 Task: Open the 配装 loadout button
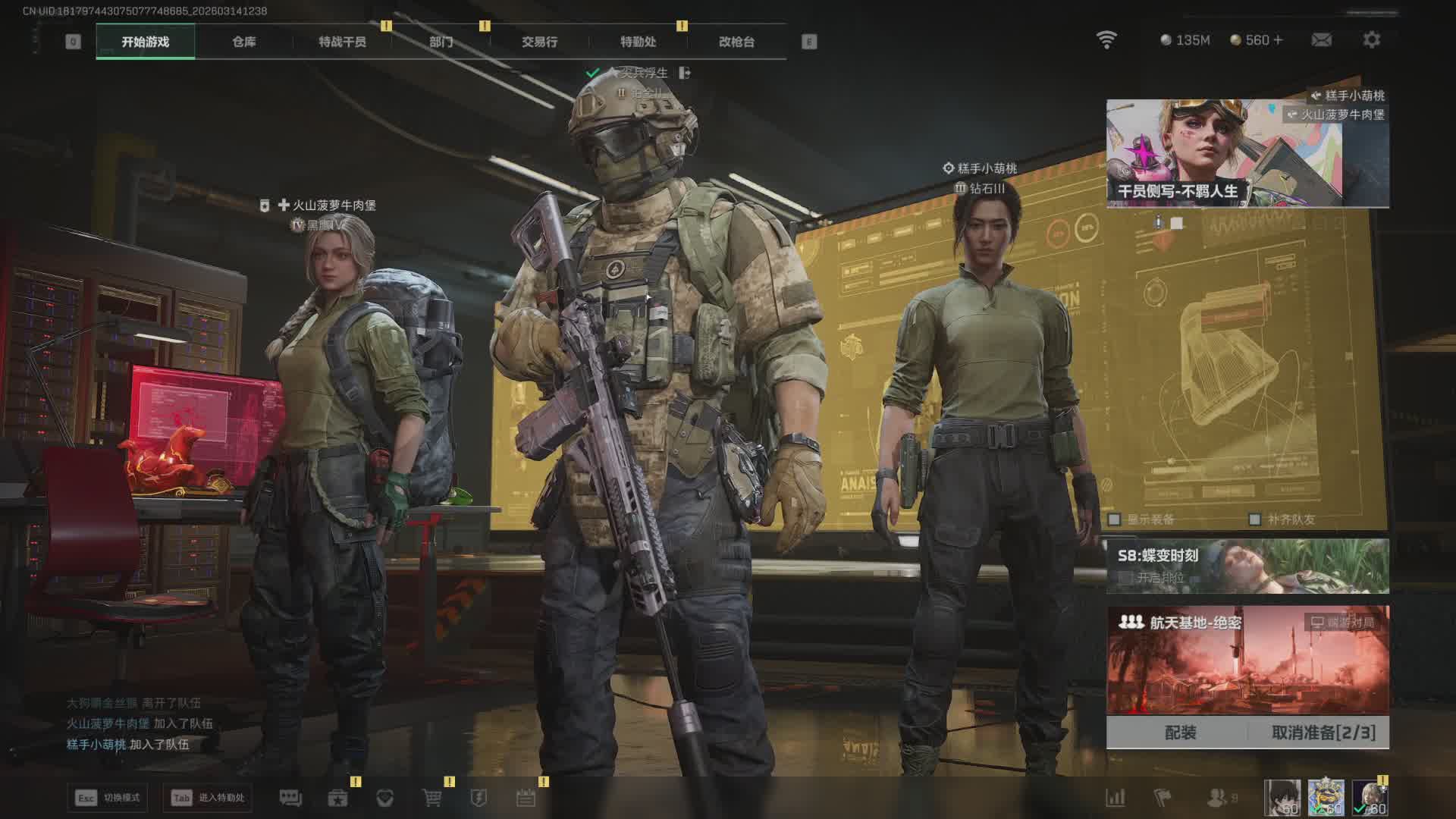(1180, 733)
